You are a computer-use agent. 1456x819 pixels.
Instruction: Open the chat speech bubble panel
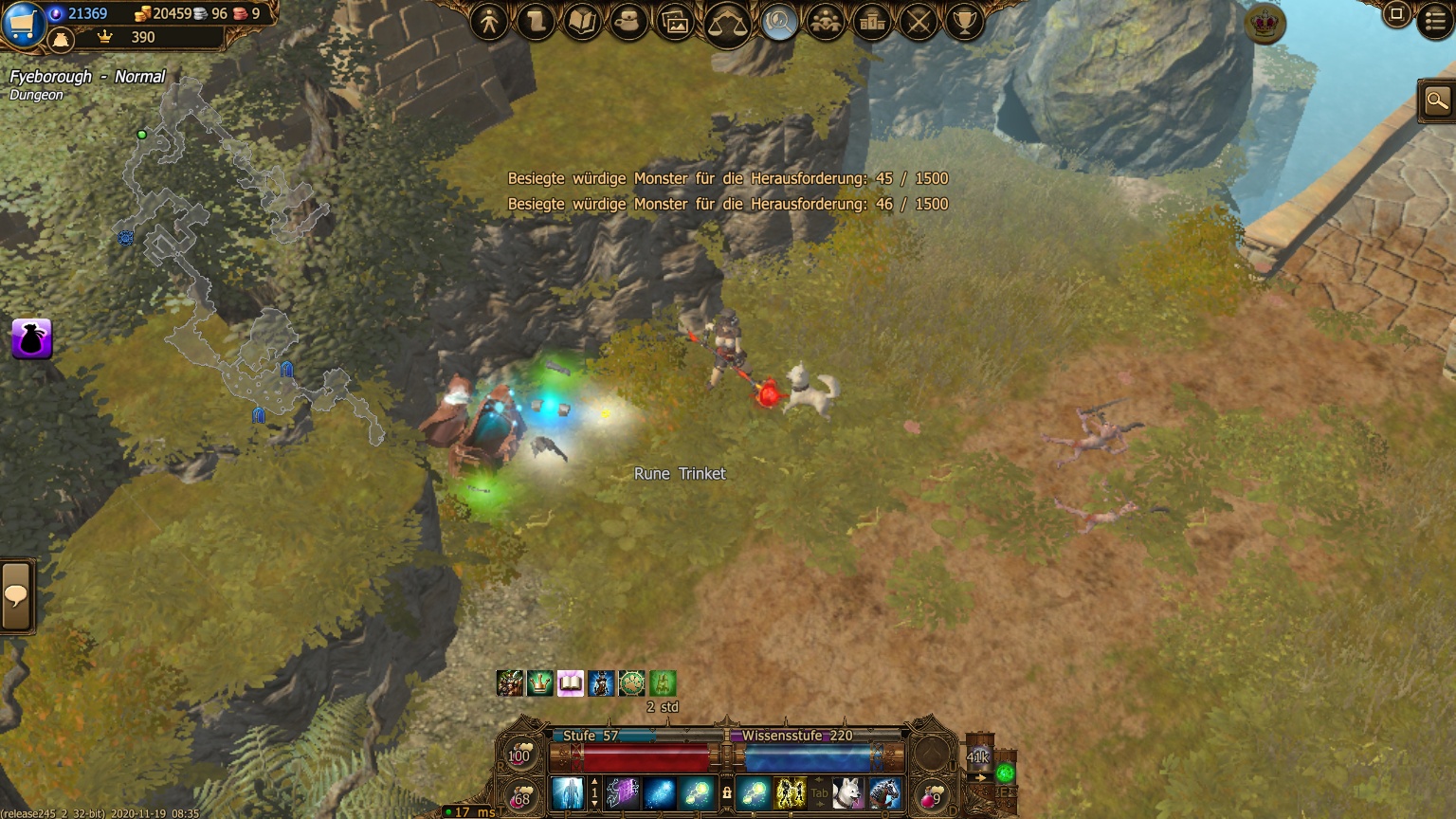pyautogui.click(x=16, y=596)
